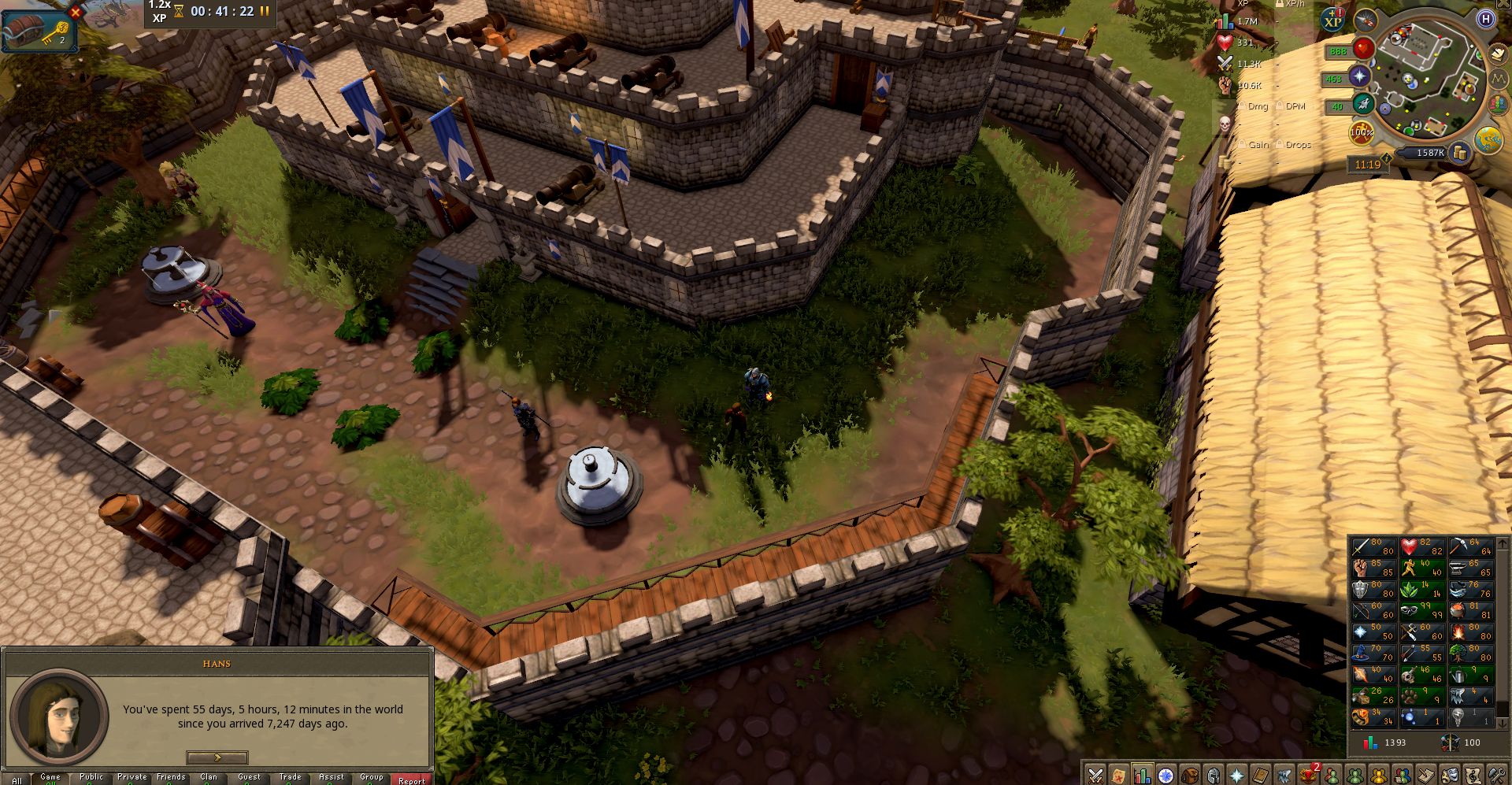The width and height of the screenshot is (1512, 785).
Task: Switch to the Public chat tab
Action: pos(91,777)
